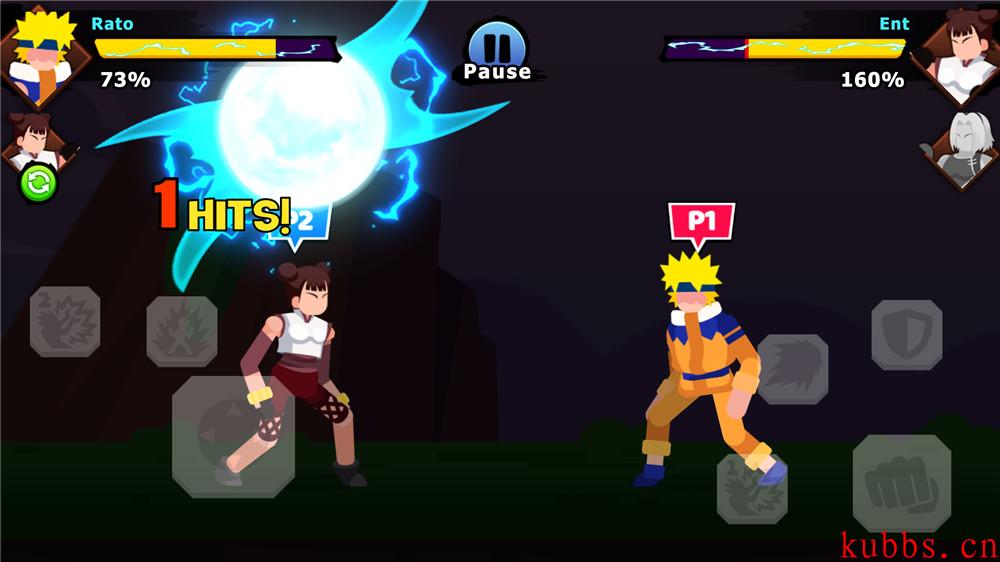The image size is (1000, 562).
Task: Activate the shield block button
Action: pos(906,335)
